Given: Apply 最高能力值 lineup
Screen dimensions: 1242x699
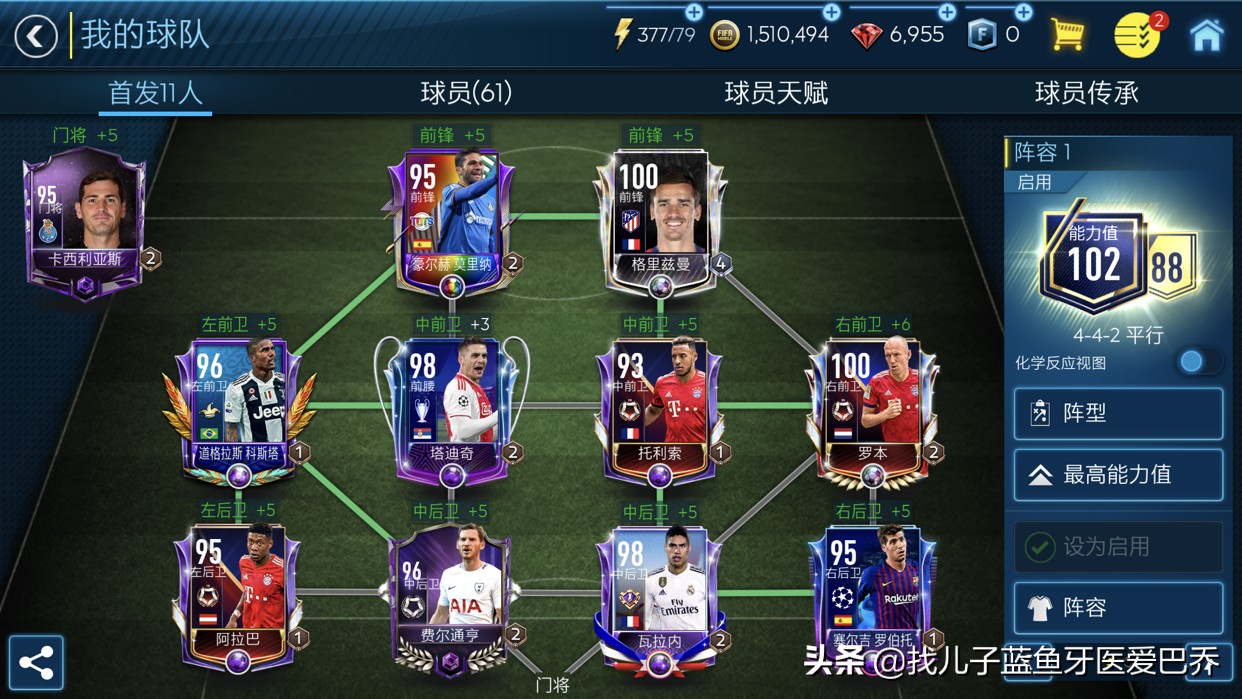Looking at the screenshot, I should (1118, 475).
